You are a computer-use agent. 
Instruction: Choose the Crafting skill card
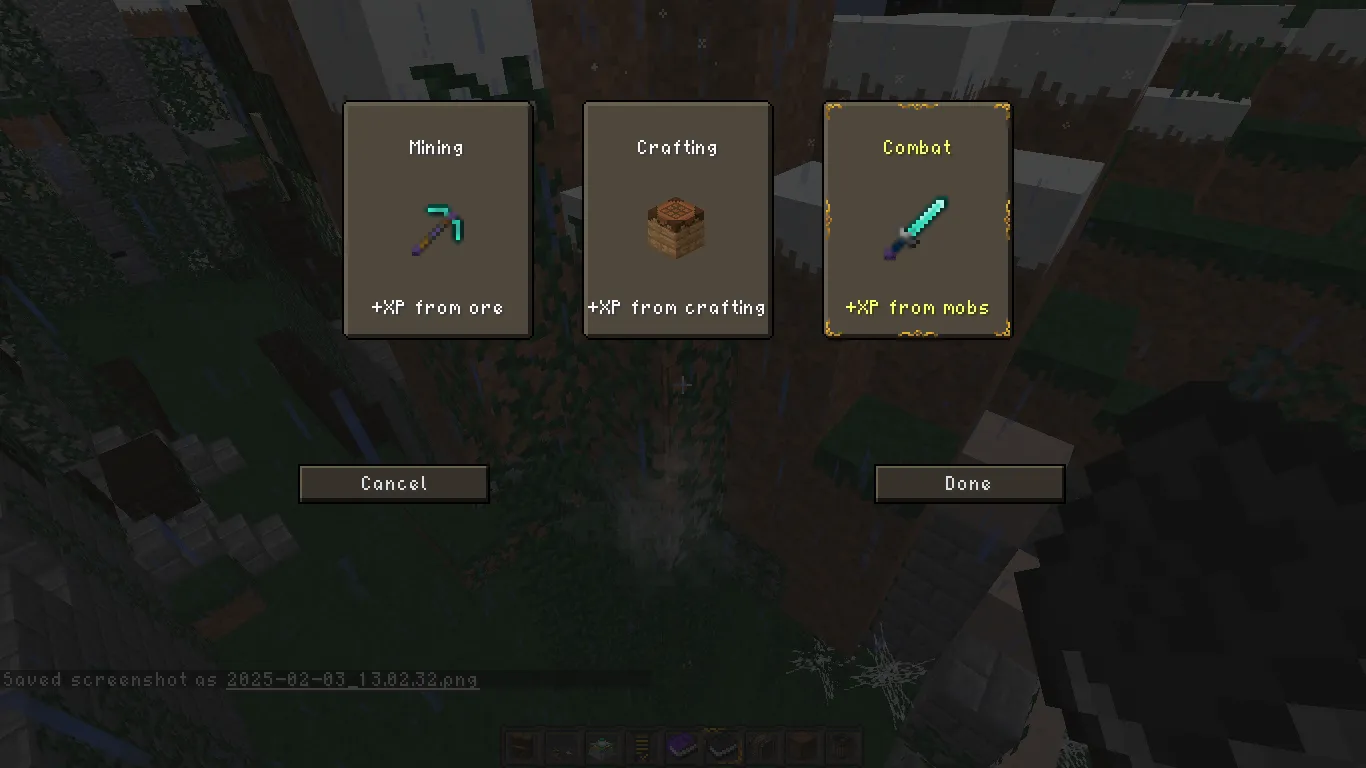pyautogui.click(x=677, y=219)
